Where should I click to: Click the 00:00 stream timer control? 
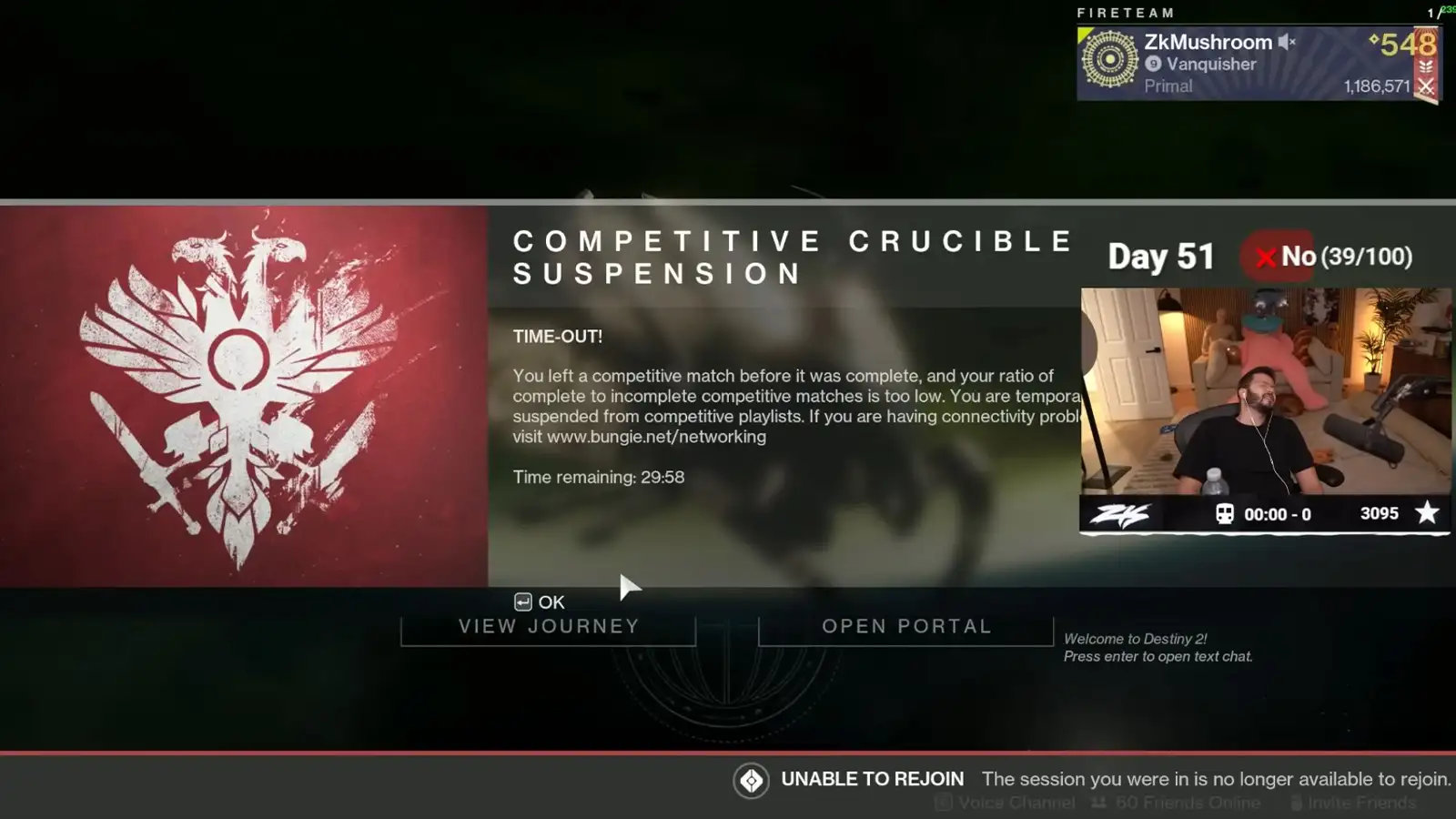[1274, 513]
